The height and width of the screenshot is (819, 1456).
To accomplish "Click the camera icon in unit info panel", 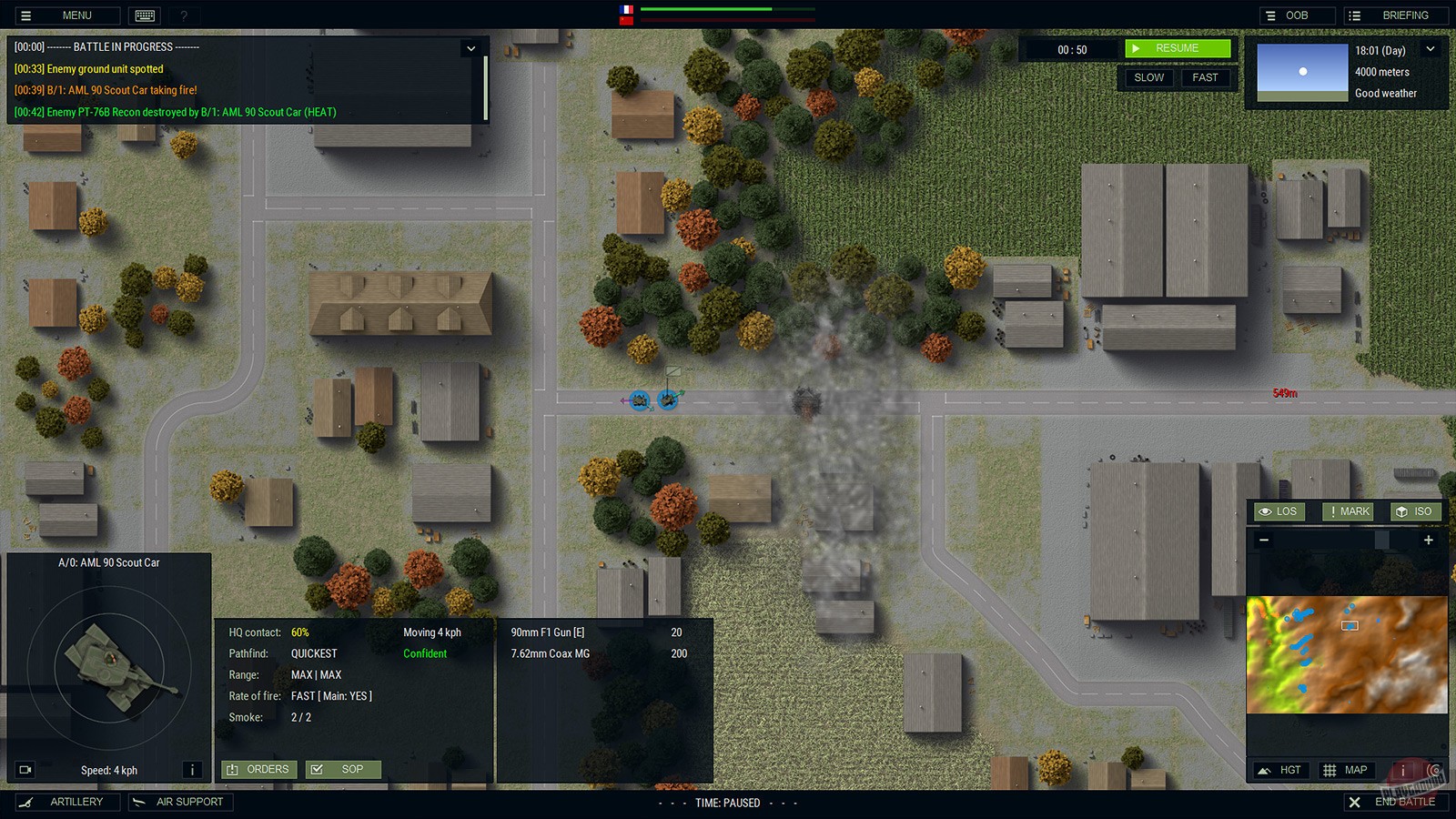I will click(x=25, y=769).
